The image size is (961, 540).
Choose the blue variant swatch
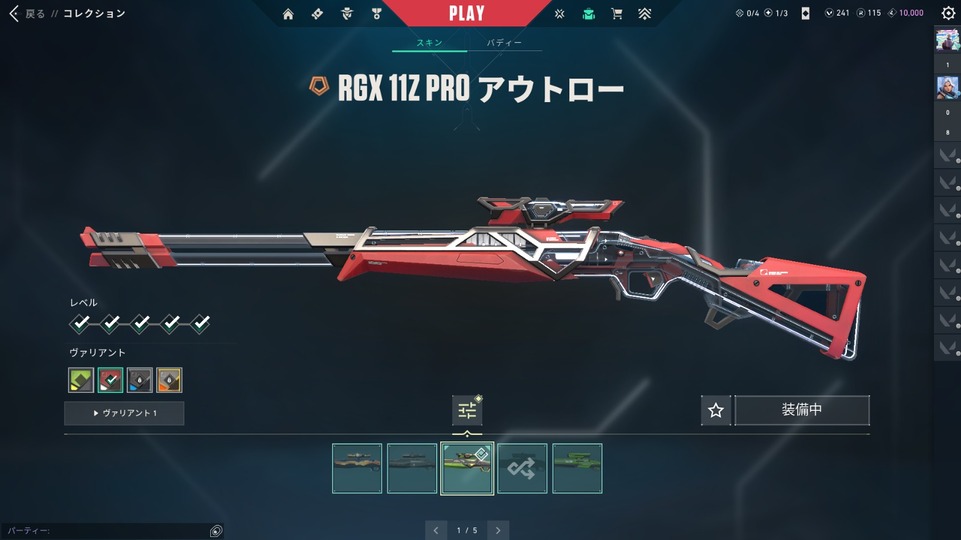coord(140,380)
